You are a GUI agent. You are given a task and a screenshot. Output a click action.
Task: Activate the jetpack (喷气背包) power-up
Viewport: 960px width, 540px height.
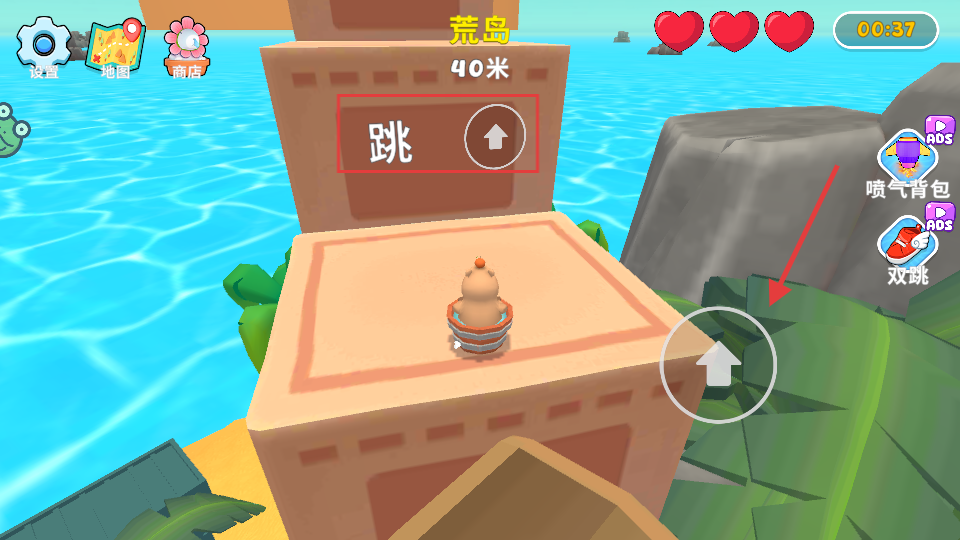pos(906,157)
